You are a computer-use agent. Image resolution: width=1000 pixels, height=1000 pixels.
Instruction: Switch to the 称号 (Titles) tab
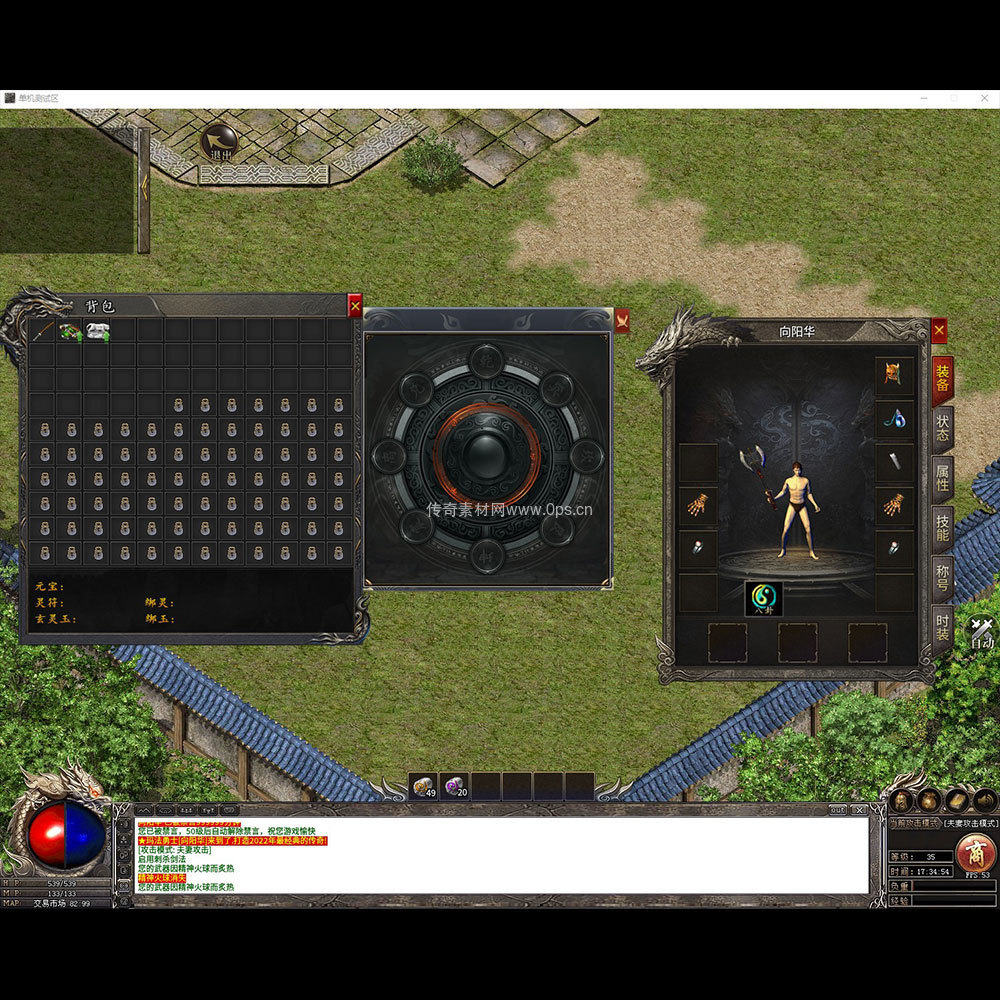coord(942,580)
